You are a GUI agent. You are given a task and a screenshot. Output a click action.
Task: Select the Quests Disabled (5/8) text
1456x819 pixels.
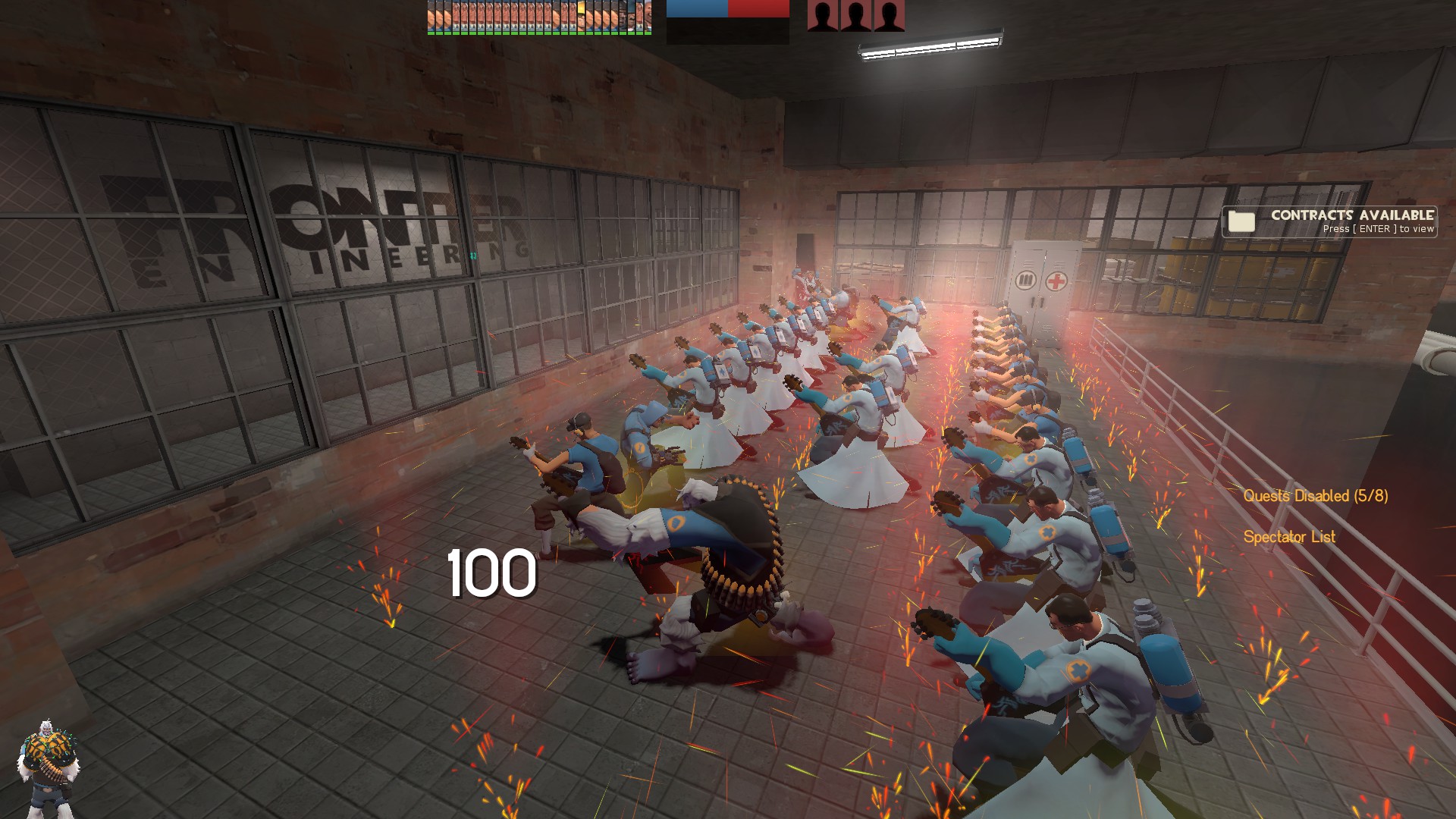point(1315,496)
